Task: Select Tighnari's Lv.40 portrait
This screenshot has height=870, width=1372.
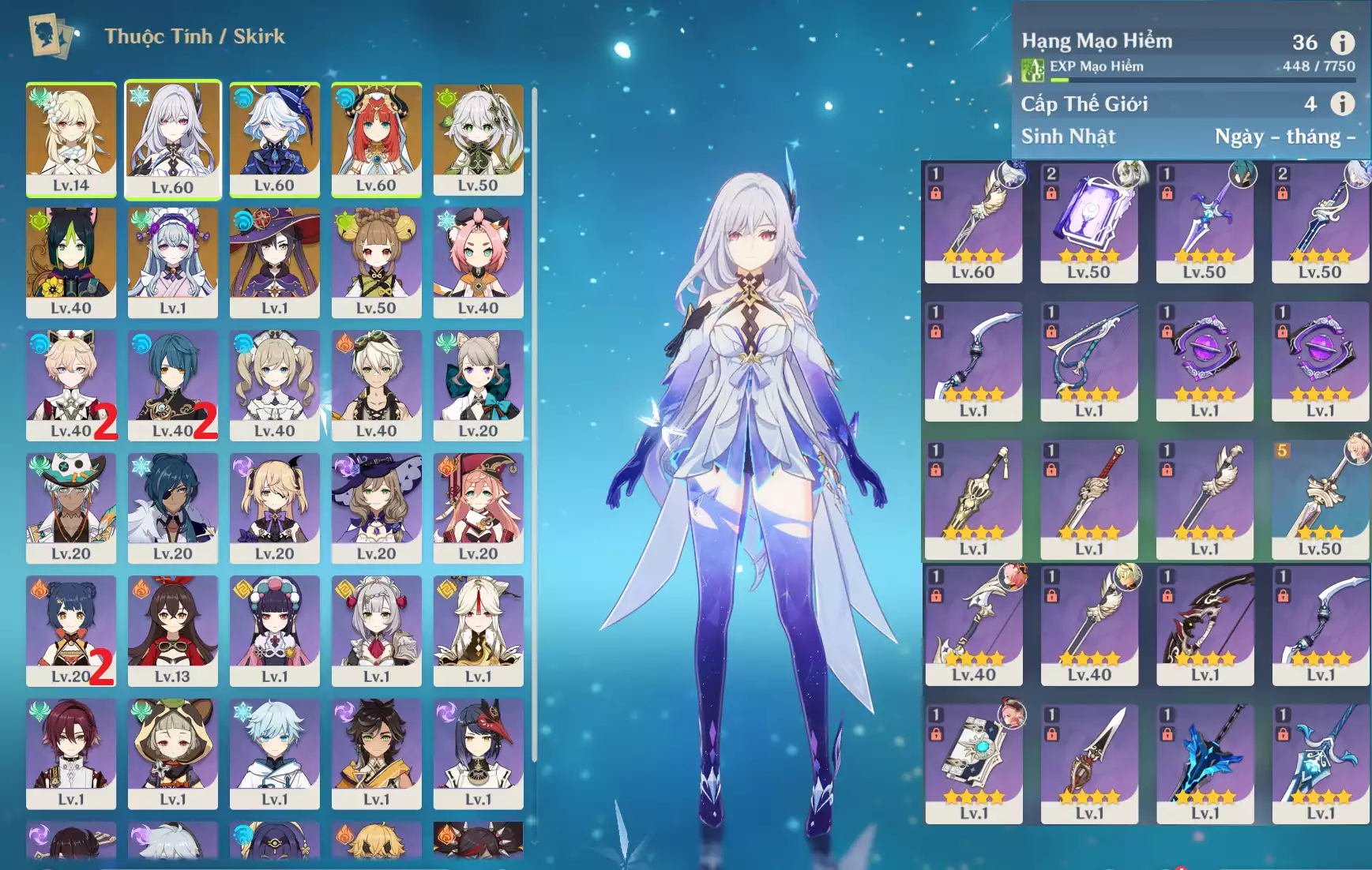Action: [71, 262]
